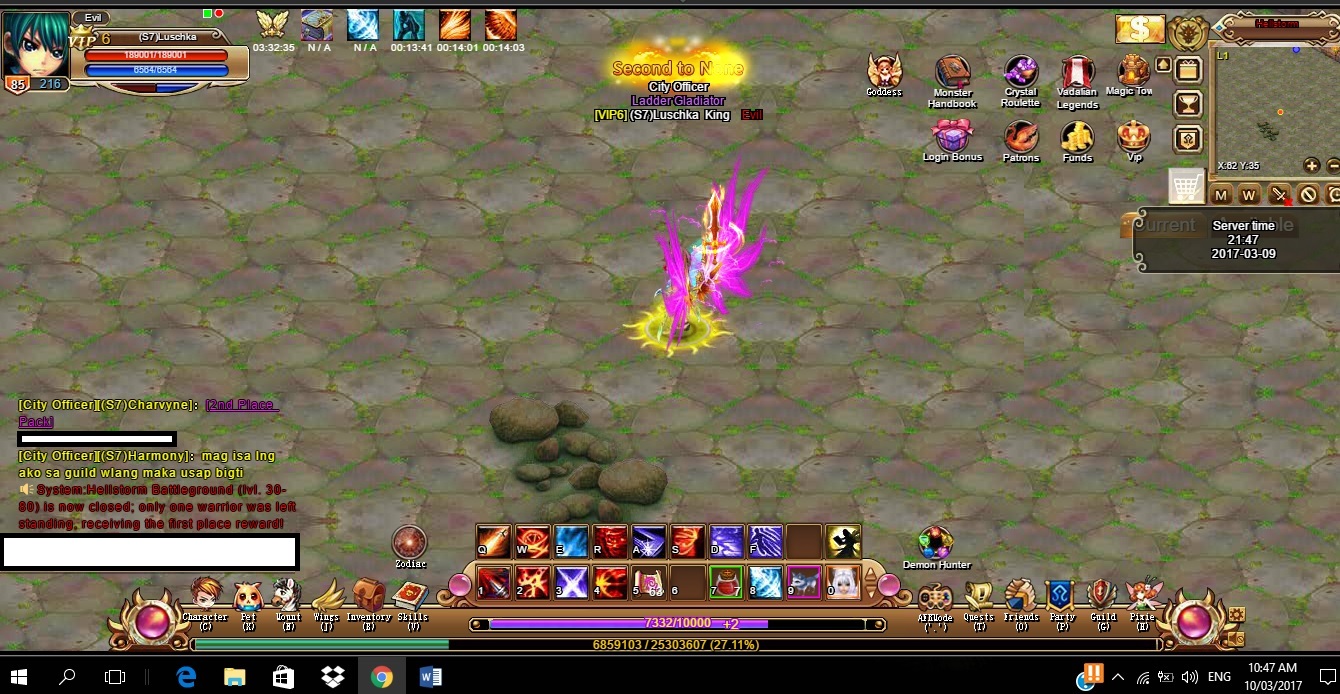Open the shopping cart store

(x=1186, y=186)
